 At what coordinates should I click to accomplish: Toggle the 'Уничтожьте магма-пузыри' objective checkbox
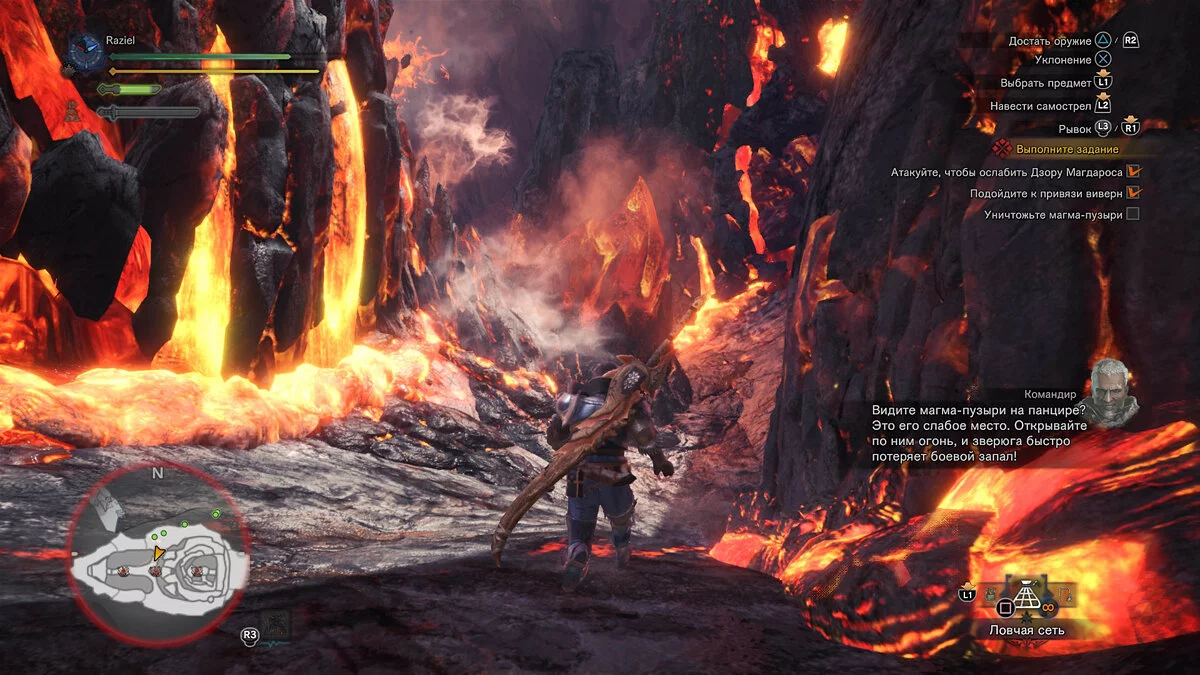tap(1132, 214)
